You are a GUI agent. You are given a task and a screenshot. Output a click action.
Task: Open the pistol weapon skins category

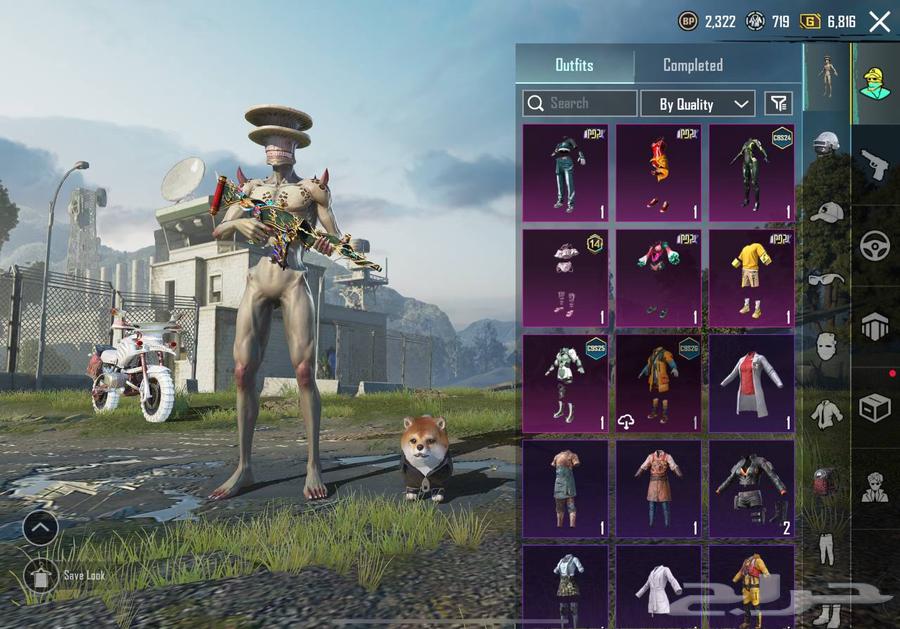coord(874,164)
